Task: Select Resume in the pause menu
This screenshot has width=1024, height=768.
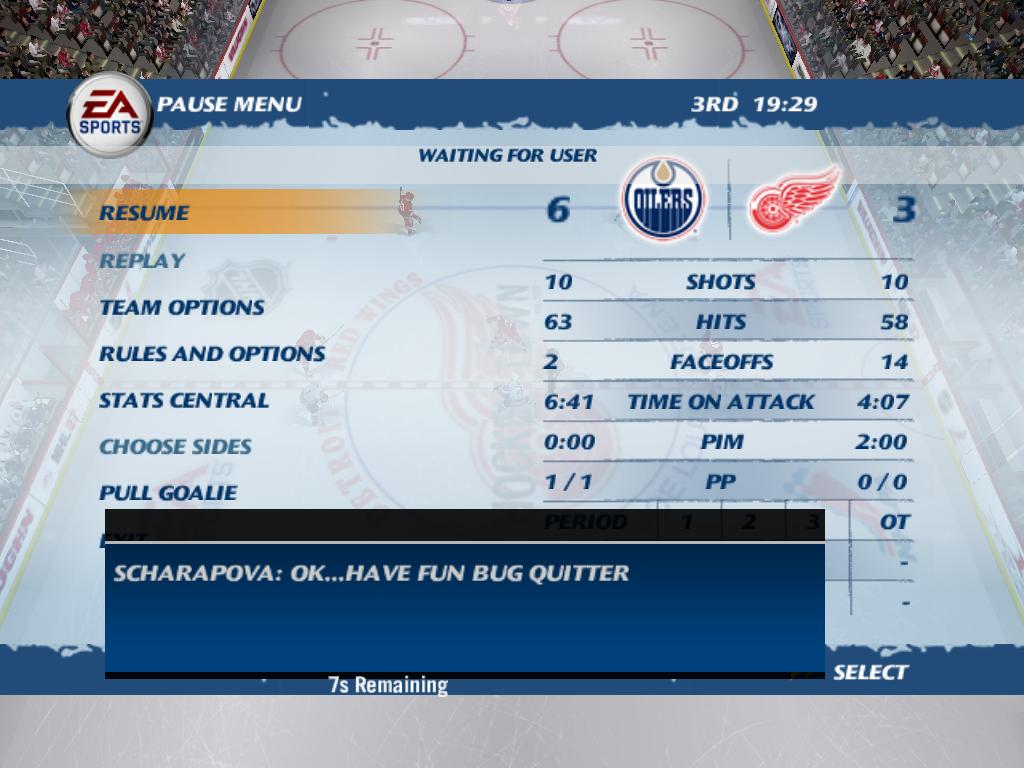Action: coord(144,212)
